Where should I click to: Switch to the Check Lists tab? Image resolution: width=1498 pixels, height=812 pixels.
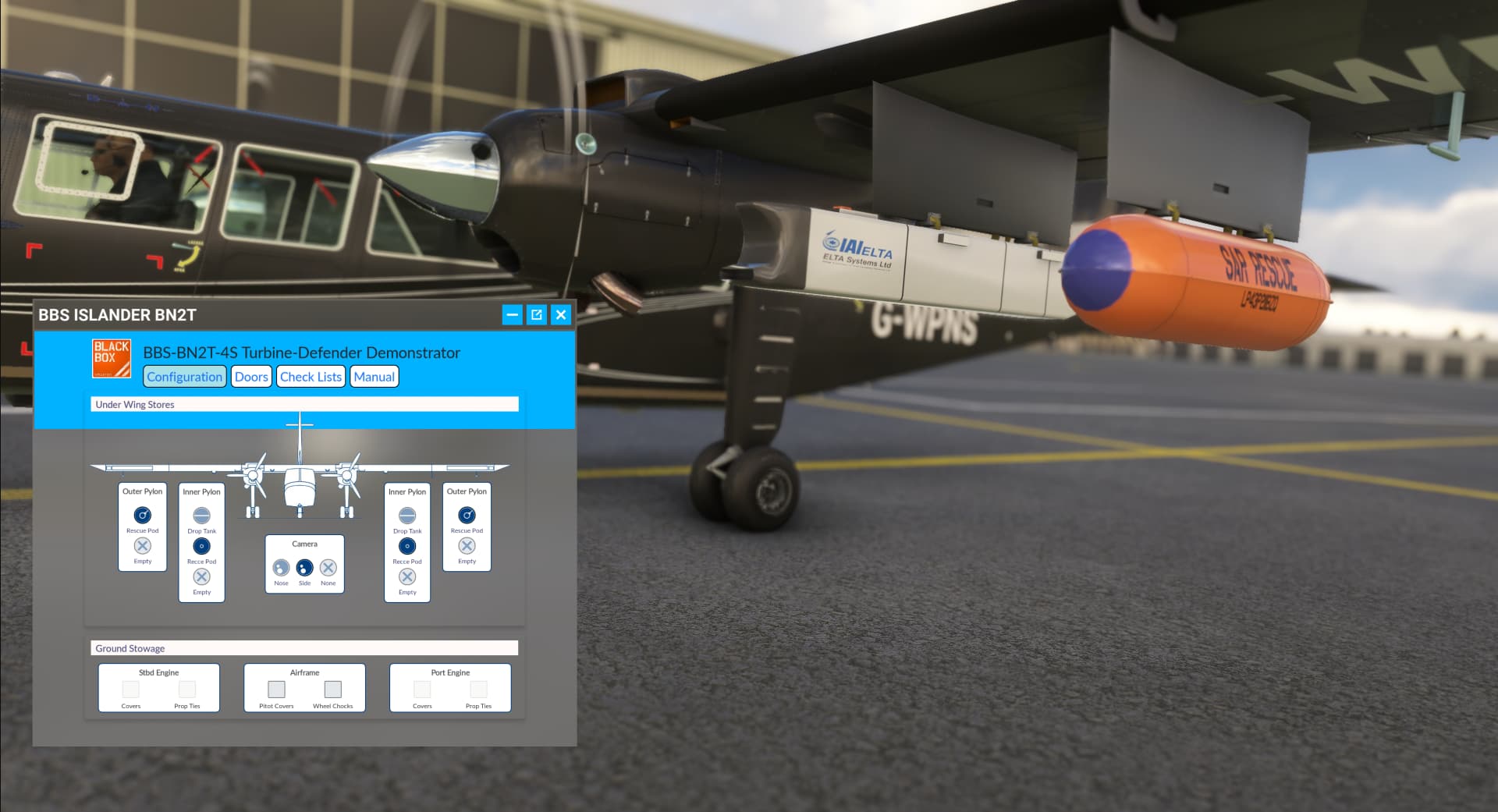pos(310,376)
